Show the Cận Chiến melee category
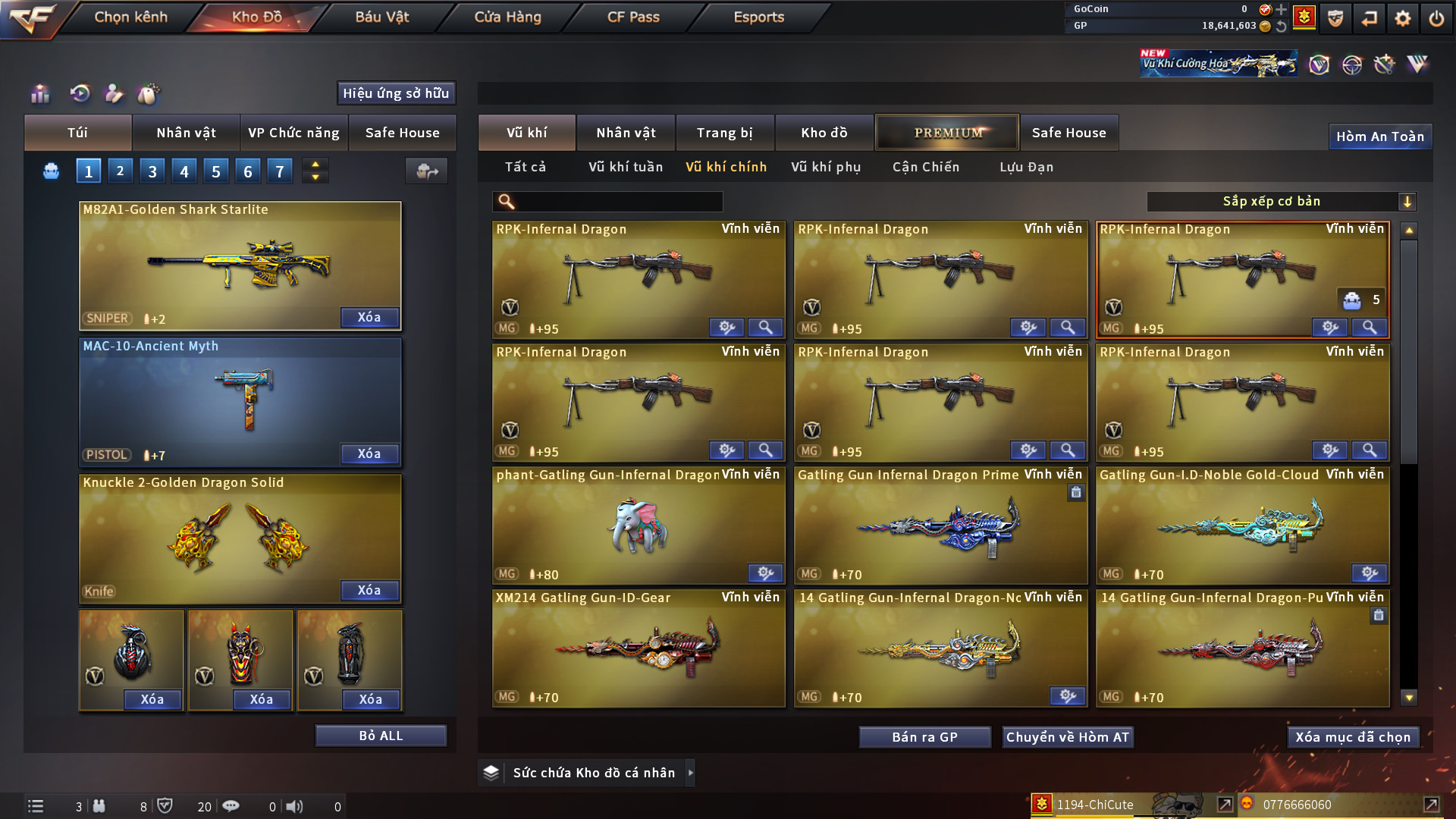Image resolution: width=1456 pixels, height=819 pixels. [x=926, y=167]
